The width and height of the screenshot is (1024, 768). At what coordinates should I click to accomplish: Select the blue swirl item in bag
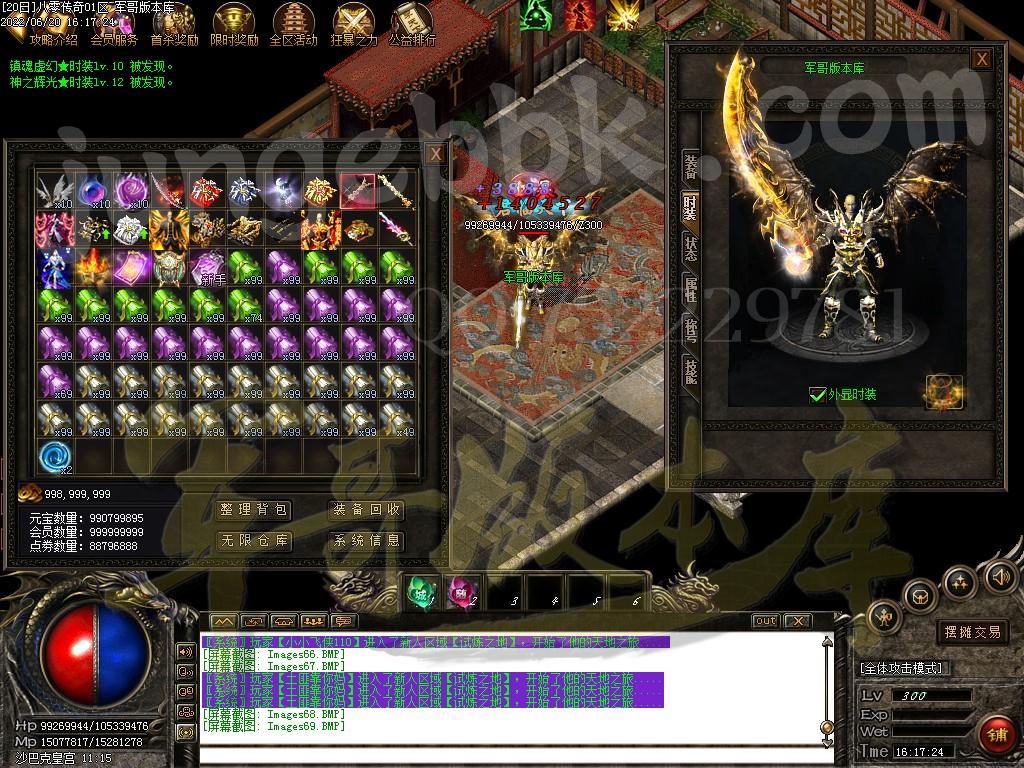[55, 457]
